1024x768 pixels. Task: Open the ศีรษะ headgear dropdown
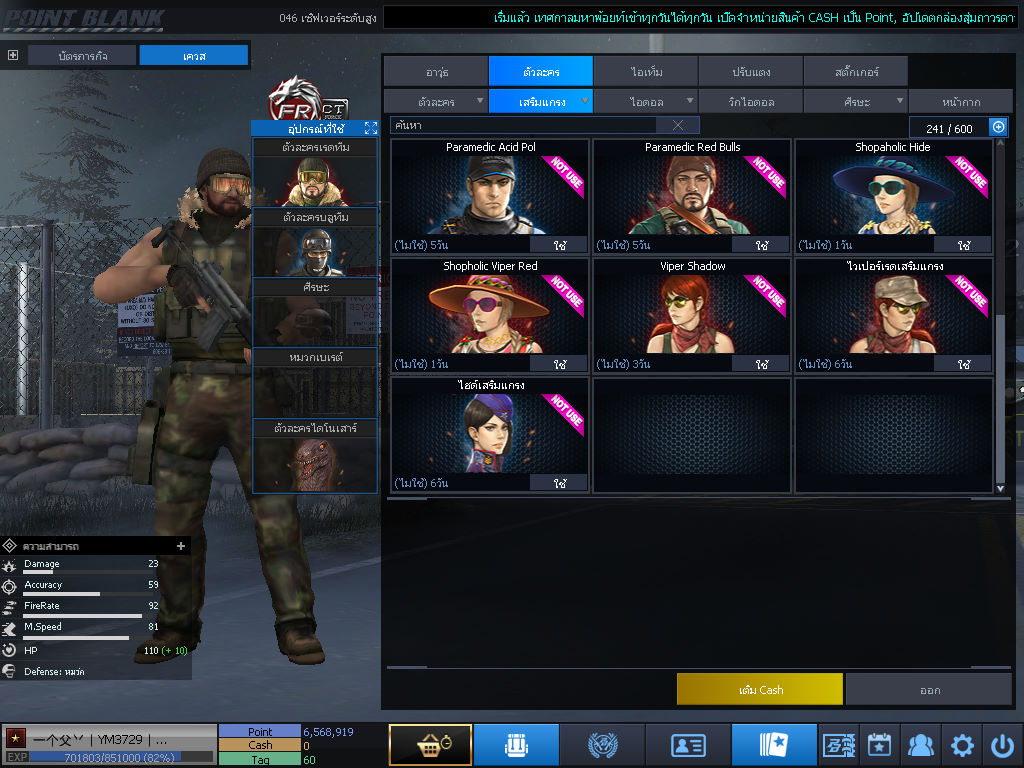click(x=855, y=101)
